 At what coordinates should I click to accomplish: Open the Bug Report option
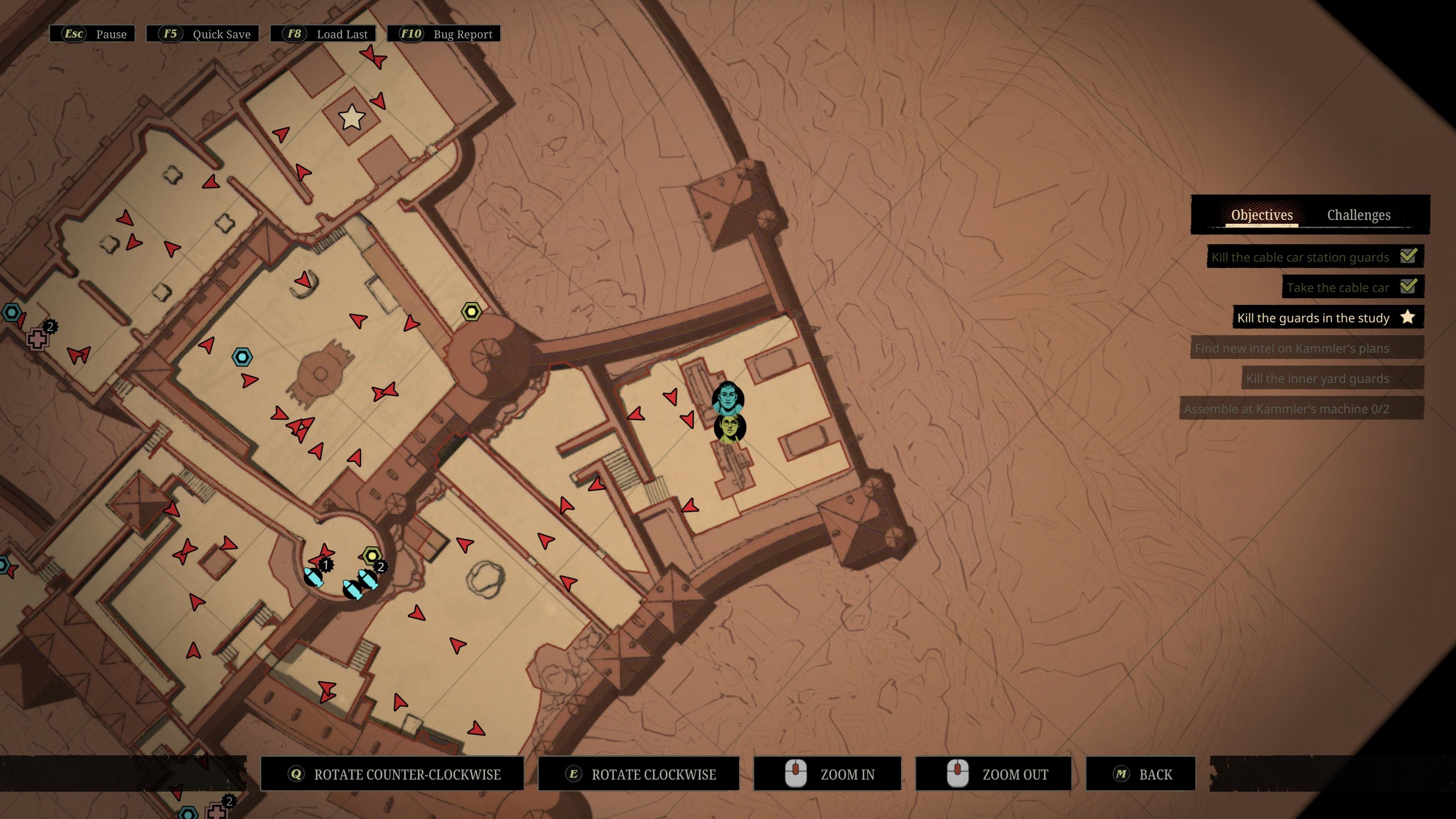coord(444,34)
